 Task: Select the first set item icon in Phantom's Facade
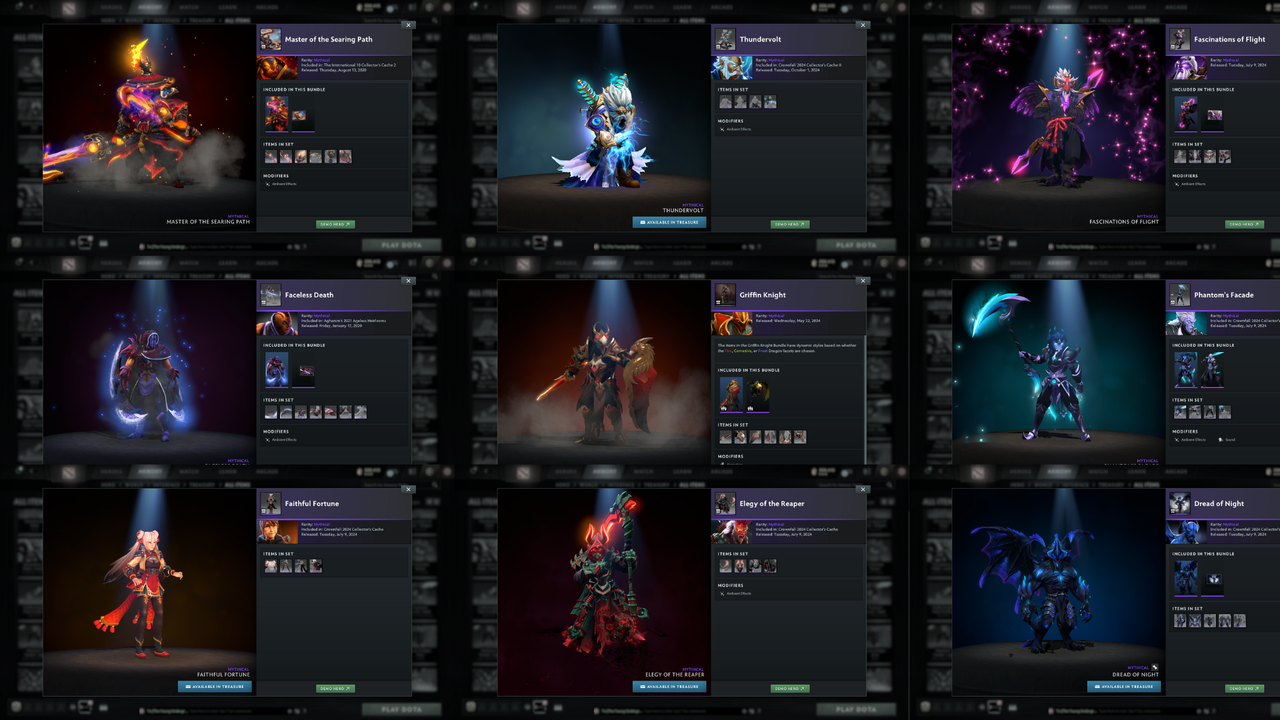[1180, 411]
